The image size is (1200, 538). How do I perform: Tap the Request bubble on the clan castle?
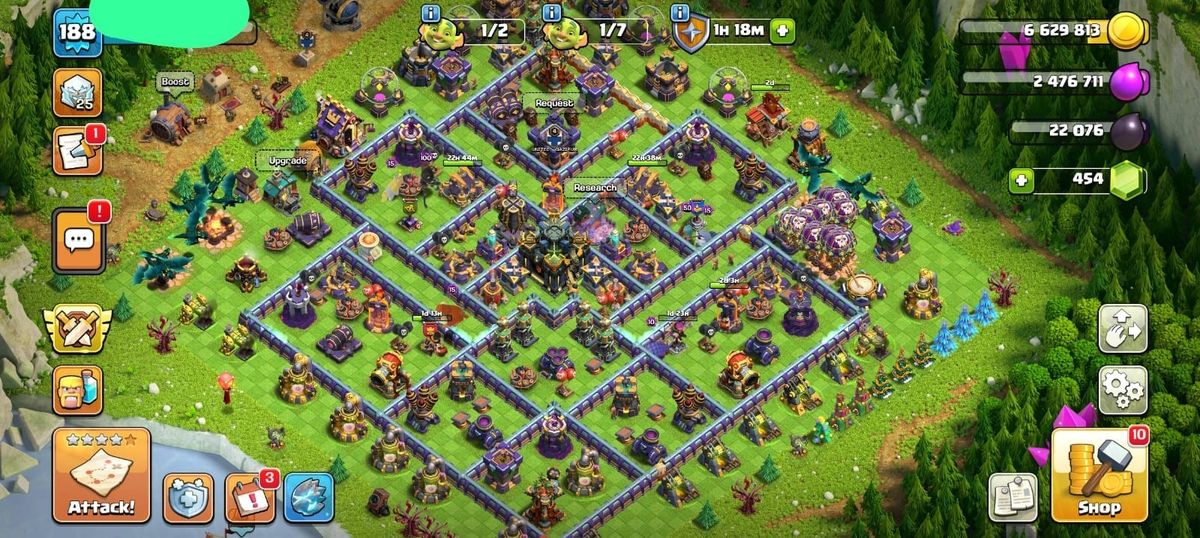[x=554, y=103]
